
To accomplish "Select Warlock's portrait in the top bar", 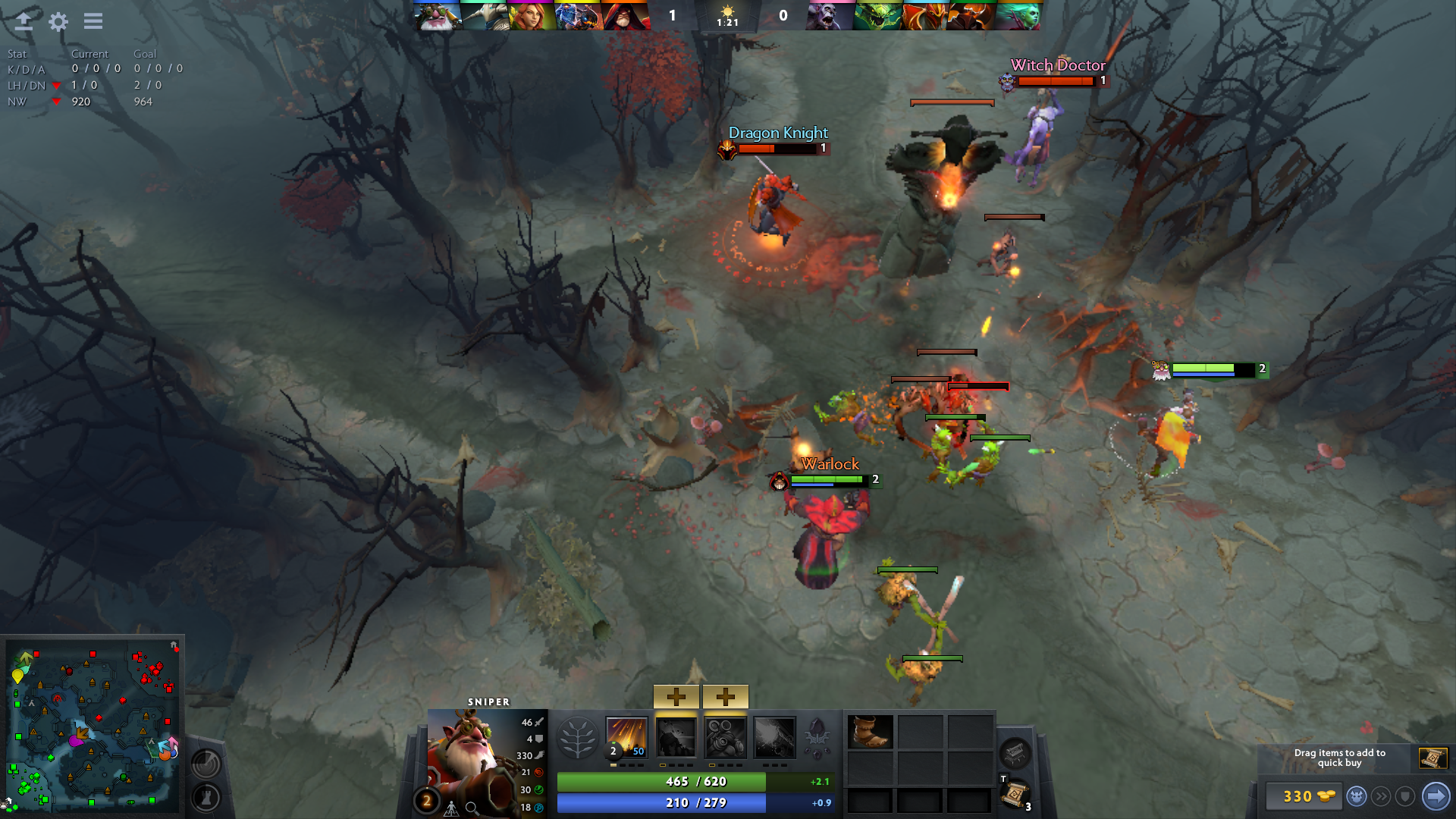I will pos(626,16).
